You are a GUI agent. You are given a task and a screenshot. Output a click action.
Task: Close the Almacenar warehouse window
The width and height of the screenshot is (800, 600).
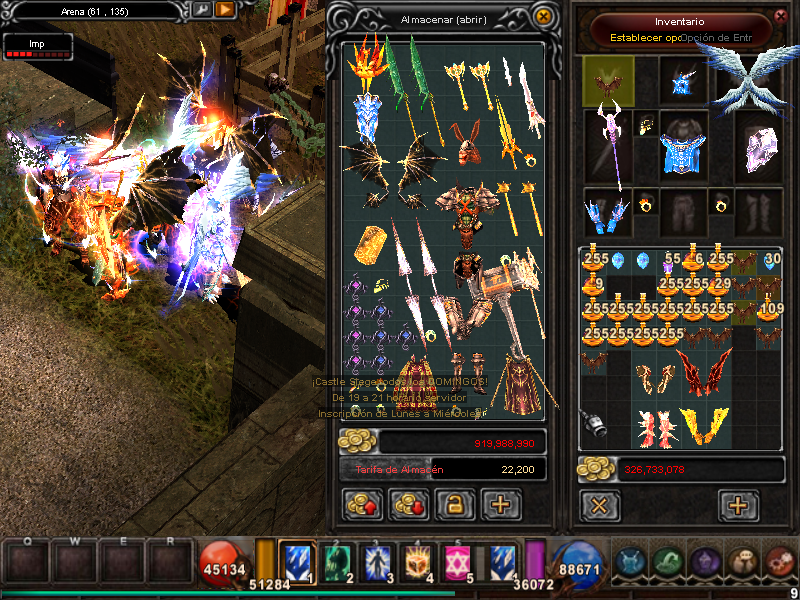[543, 16]
